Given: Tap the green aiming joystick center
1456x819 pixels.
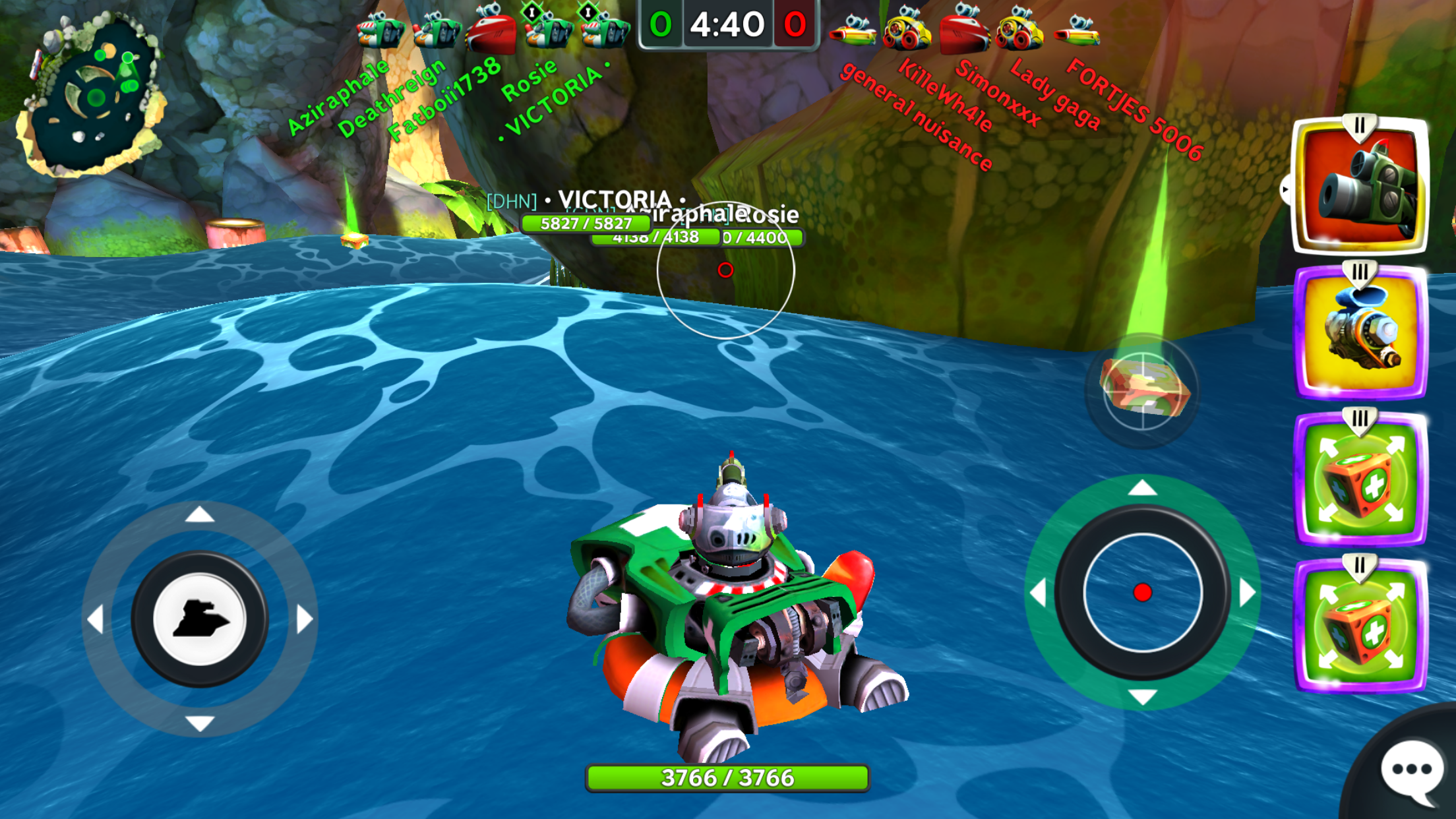Looking at the screenshot, I should (1142, 592).
